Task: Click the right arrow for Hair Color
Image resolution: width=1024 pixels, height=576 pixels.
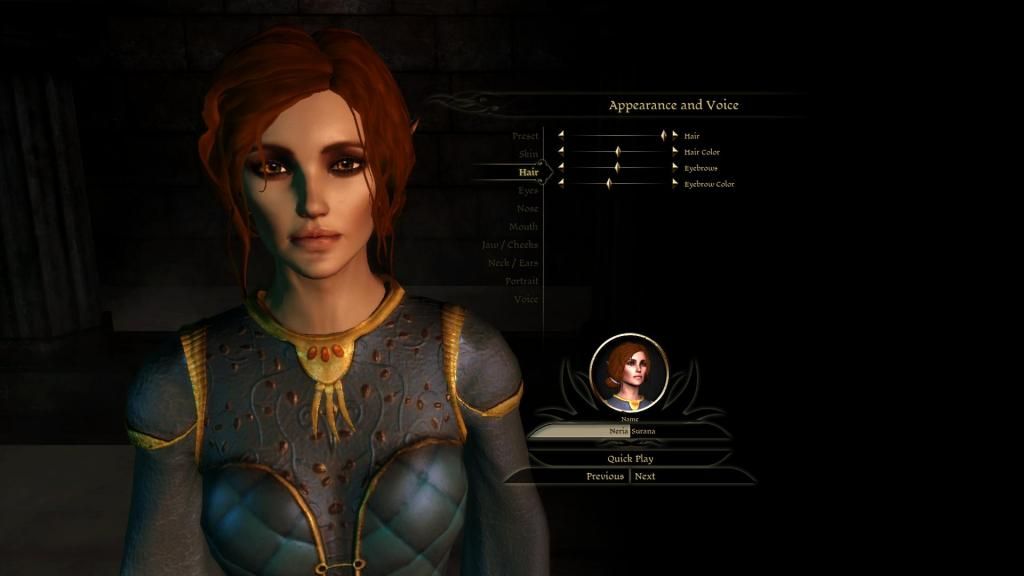Action: tap(675, 152)
